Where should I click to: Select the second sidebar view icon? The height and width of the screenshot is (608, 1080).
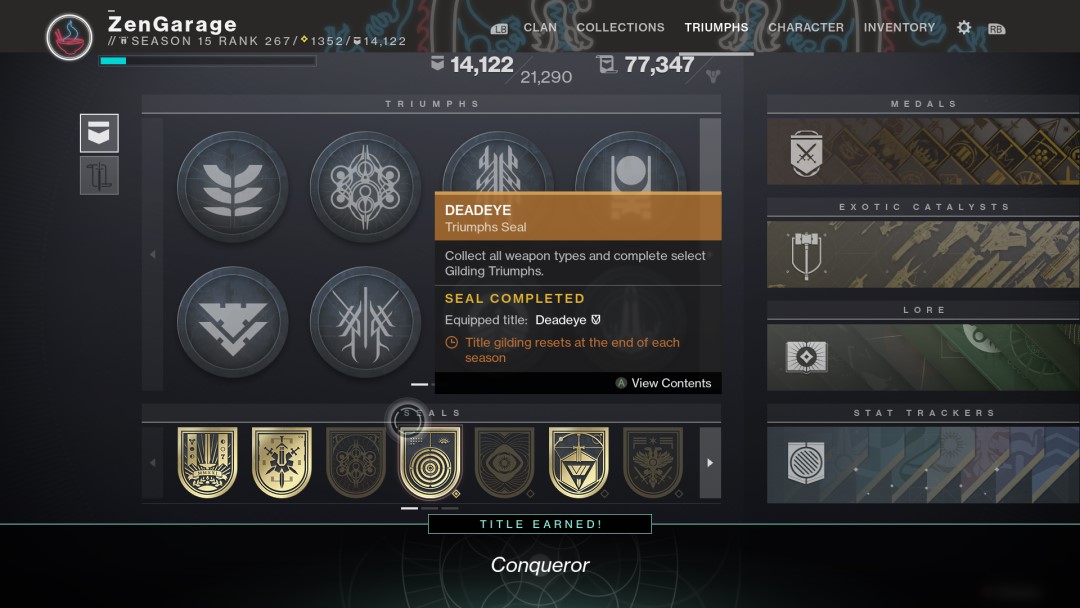100,175
